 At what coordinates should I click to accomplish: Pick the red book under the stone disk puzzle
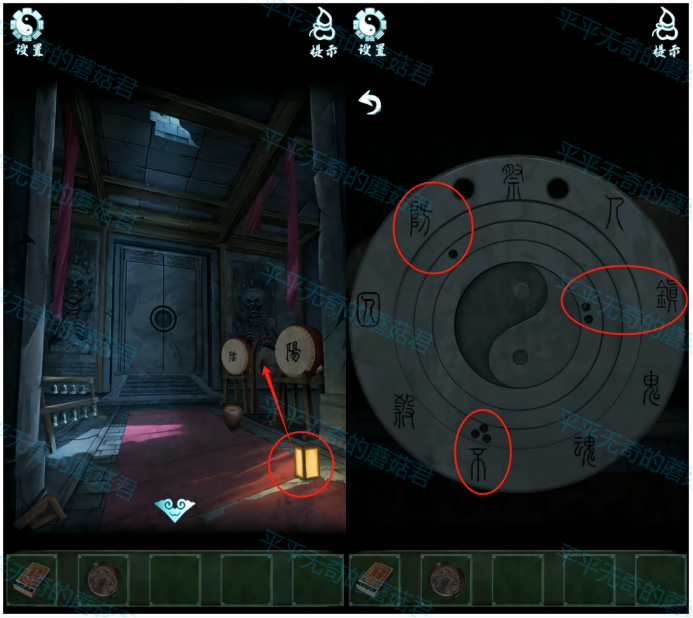(x=374, y=579)
